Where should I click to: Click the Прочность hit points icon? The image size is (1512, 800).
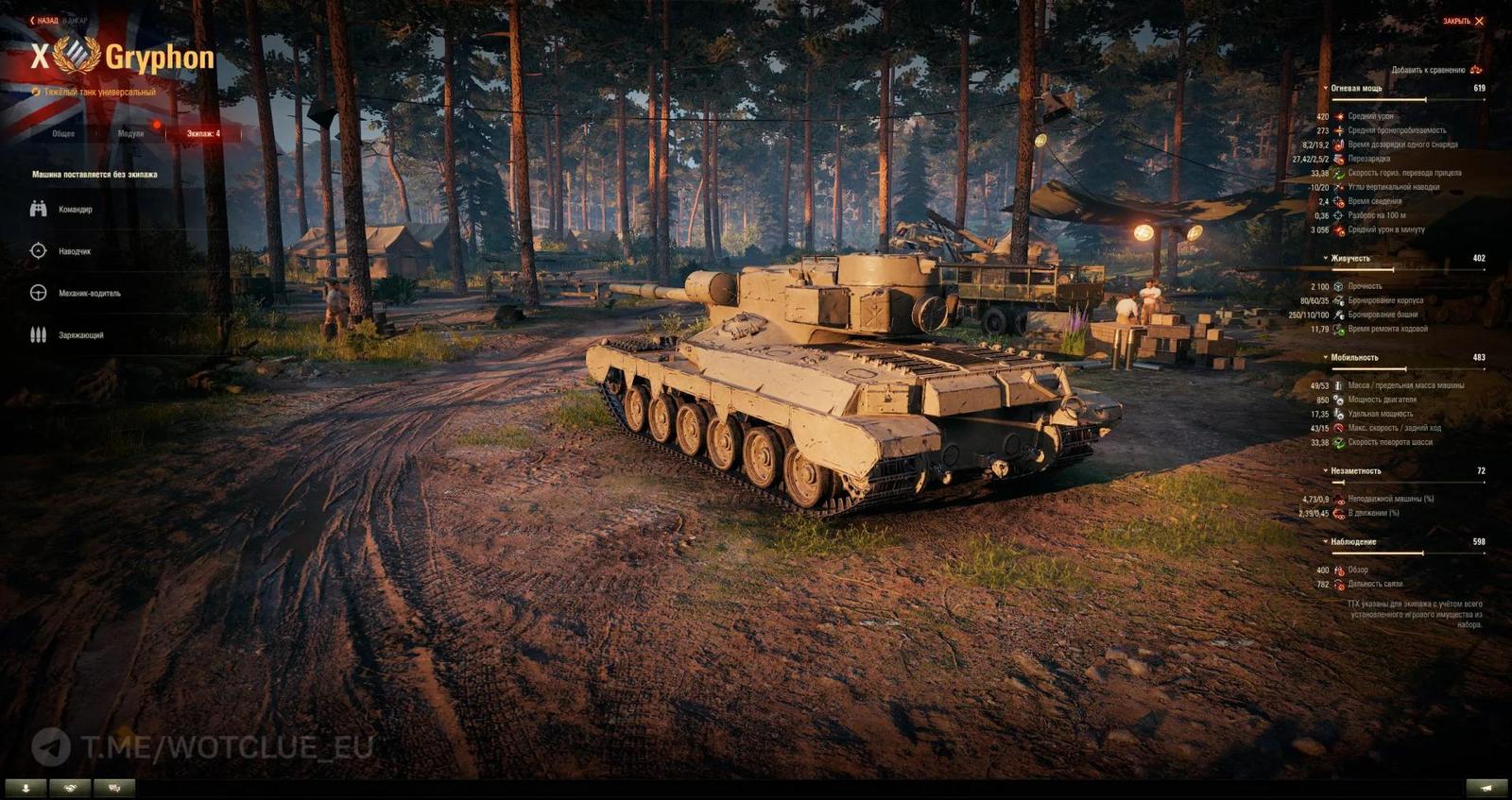[1339, 286]
